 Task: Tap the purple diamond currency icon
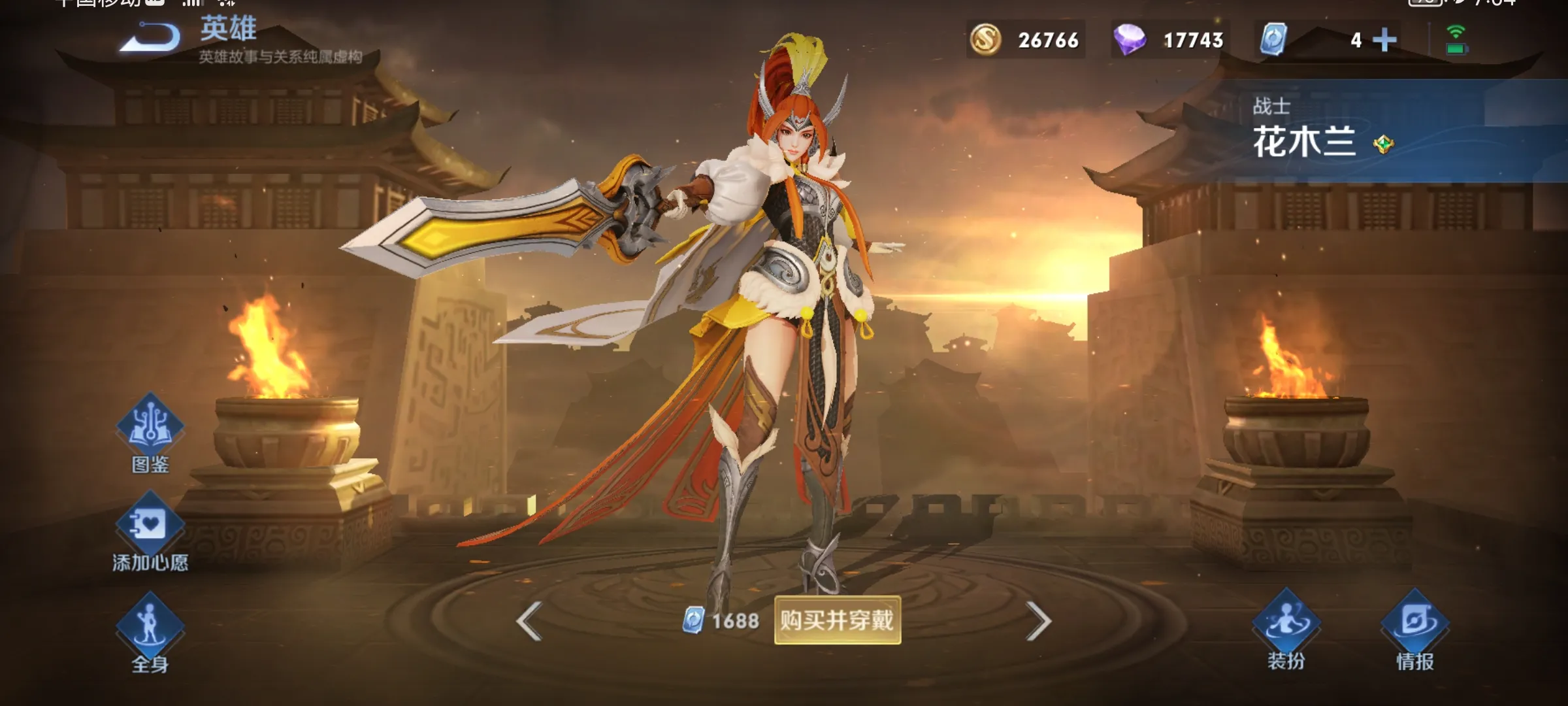(1129, 40)
